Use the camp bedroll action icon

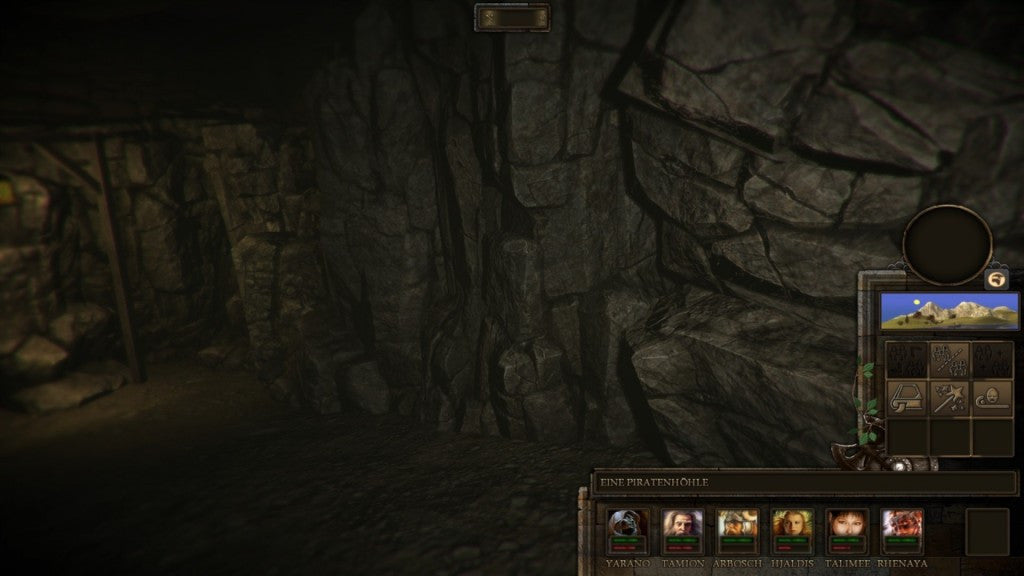[906, 399]
